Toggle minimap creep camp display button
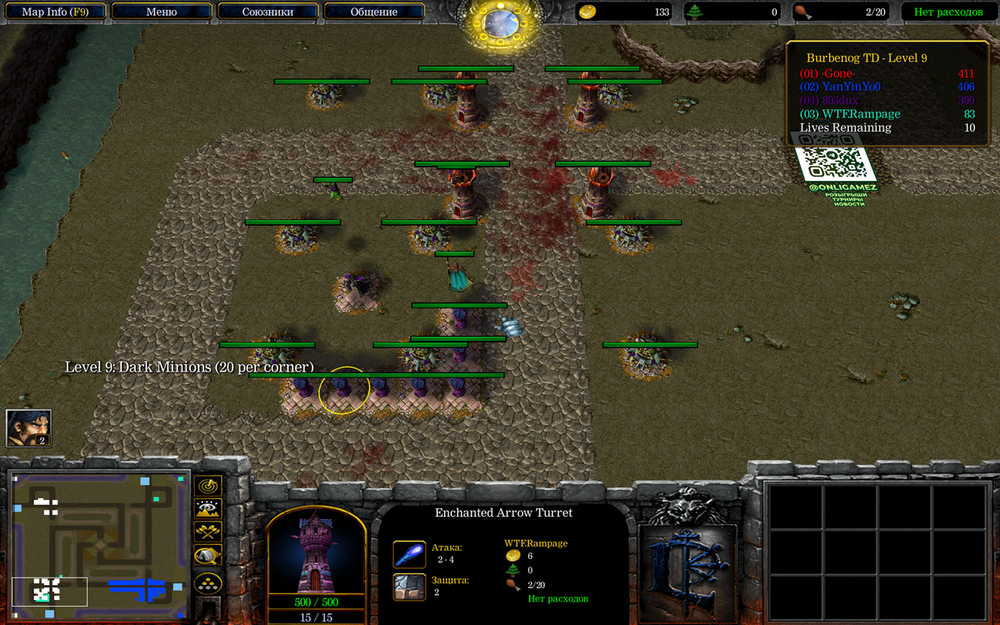Image resolution: width=1000 pixels, height=625 pixels. (208, 556)
